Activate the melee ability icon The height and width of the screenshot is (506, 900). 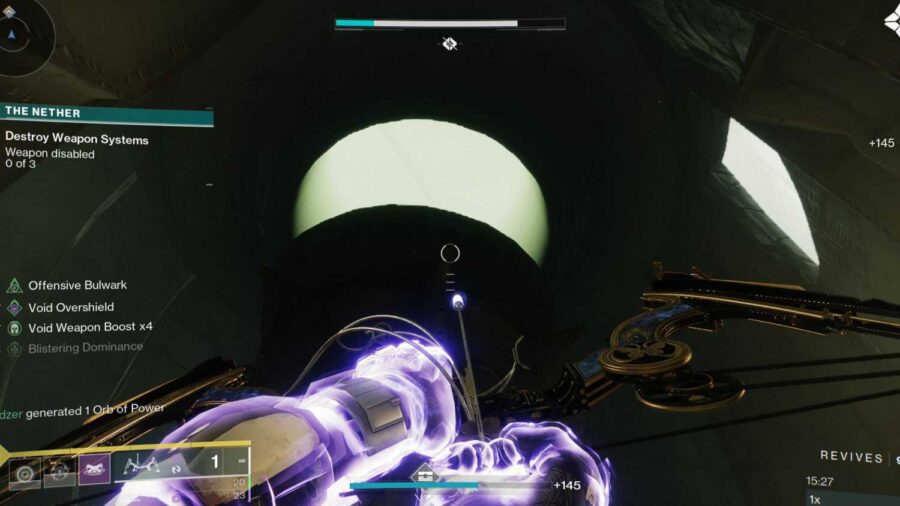[x=59, y=470]
